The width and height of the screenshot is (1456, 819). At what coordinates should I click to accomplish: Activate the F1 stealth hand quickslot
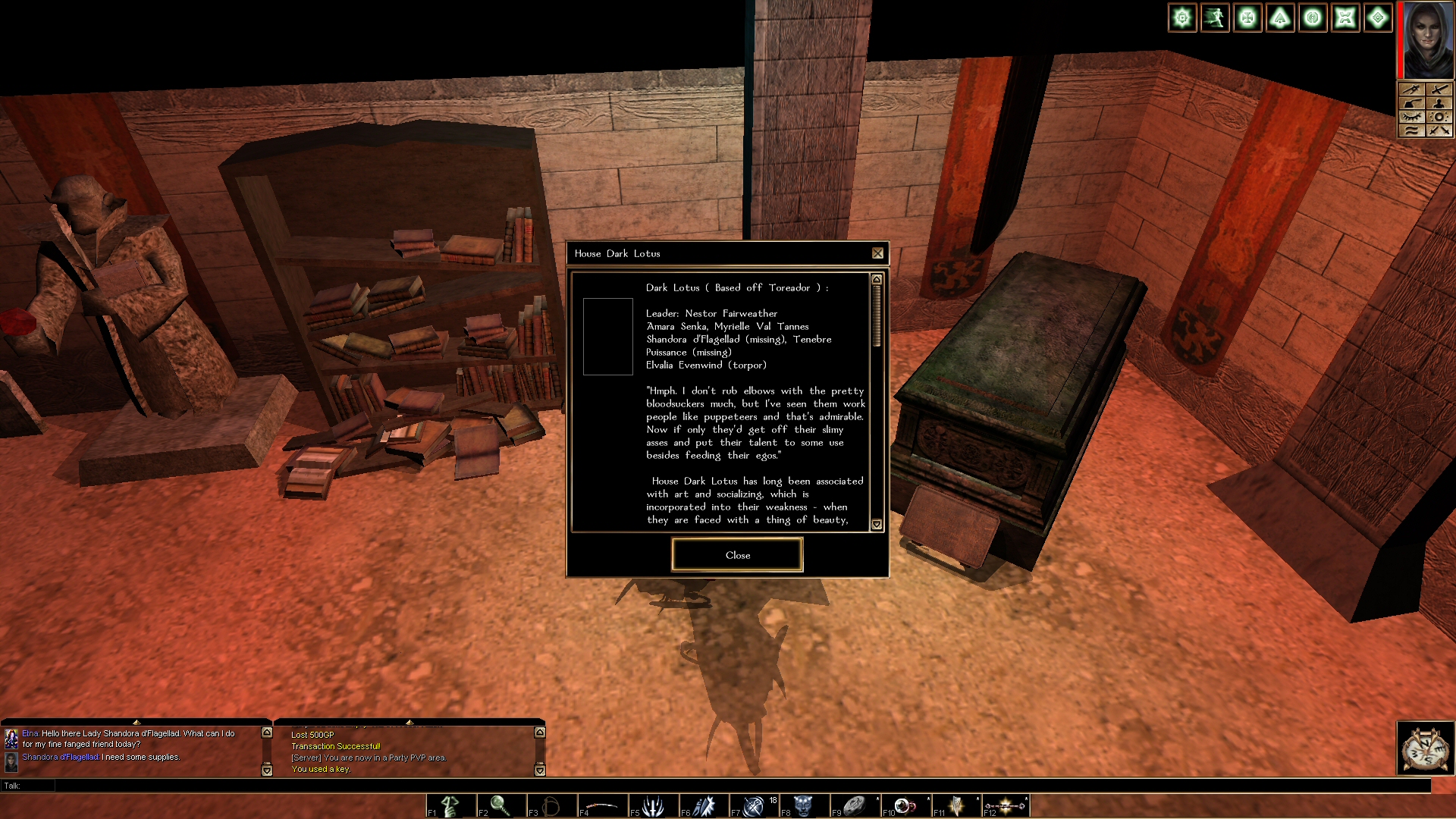point(451,805)
